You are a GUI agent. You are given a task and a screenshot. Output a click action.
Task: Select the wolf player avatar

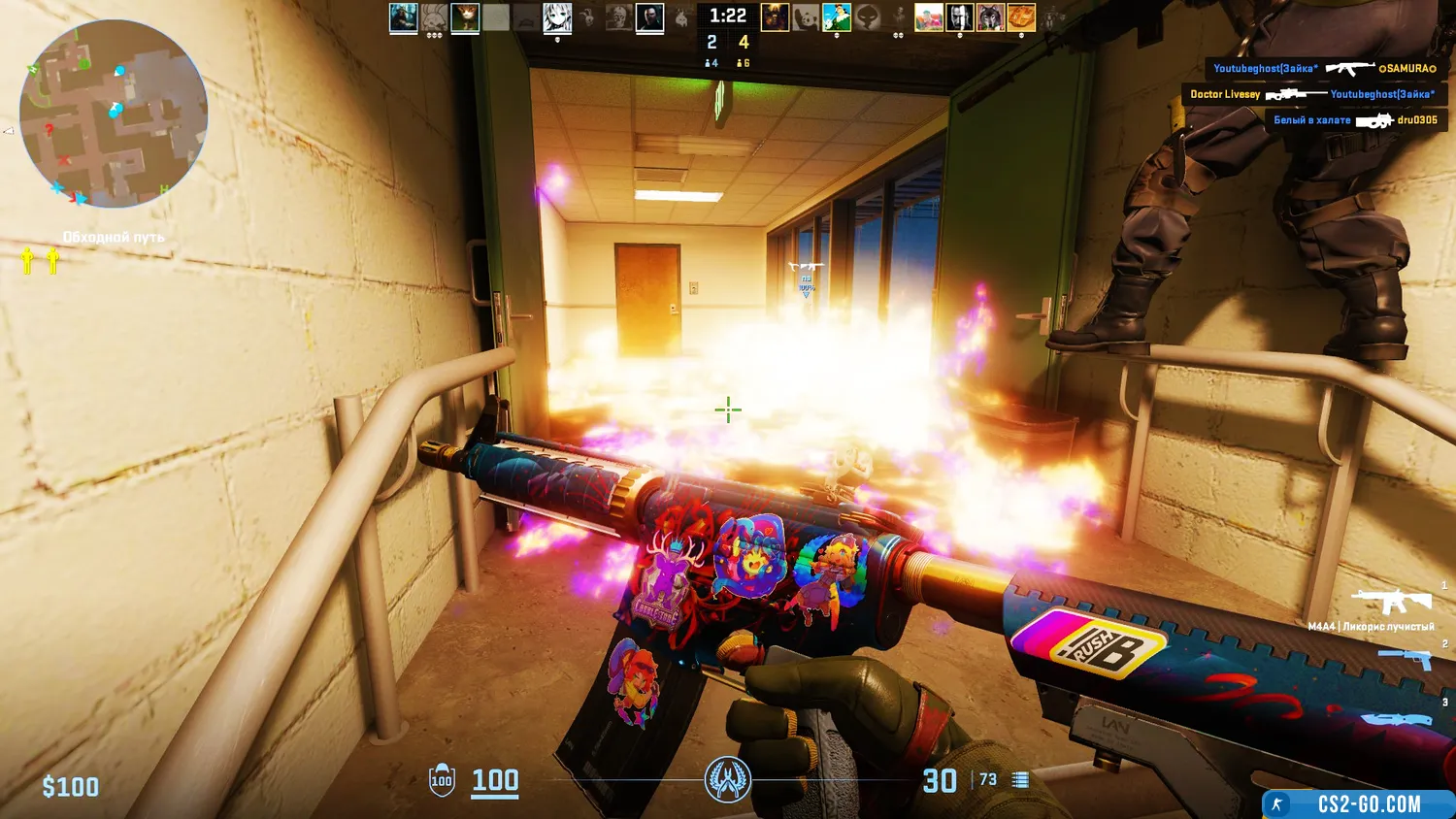tap(990, 17)
